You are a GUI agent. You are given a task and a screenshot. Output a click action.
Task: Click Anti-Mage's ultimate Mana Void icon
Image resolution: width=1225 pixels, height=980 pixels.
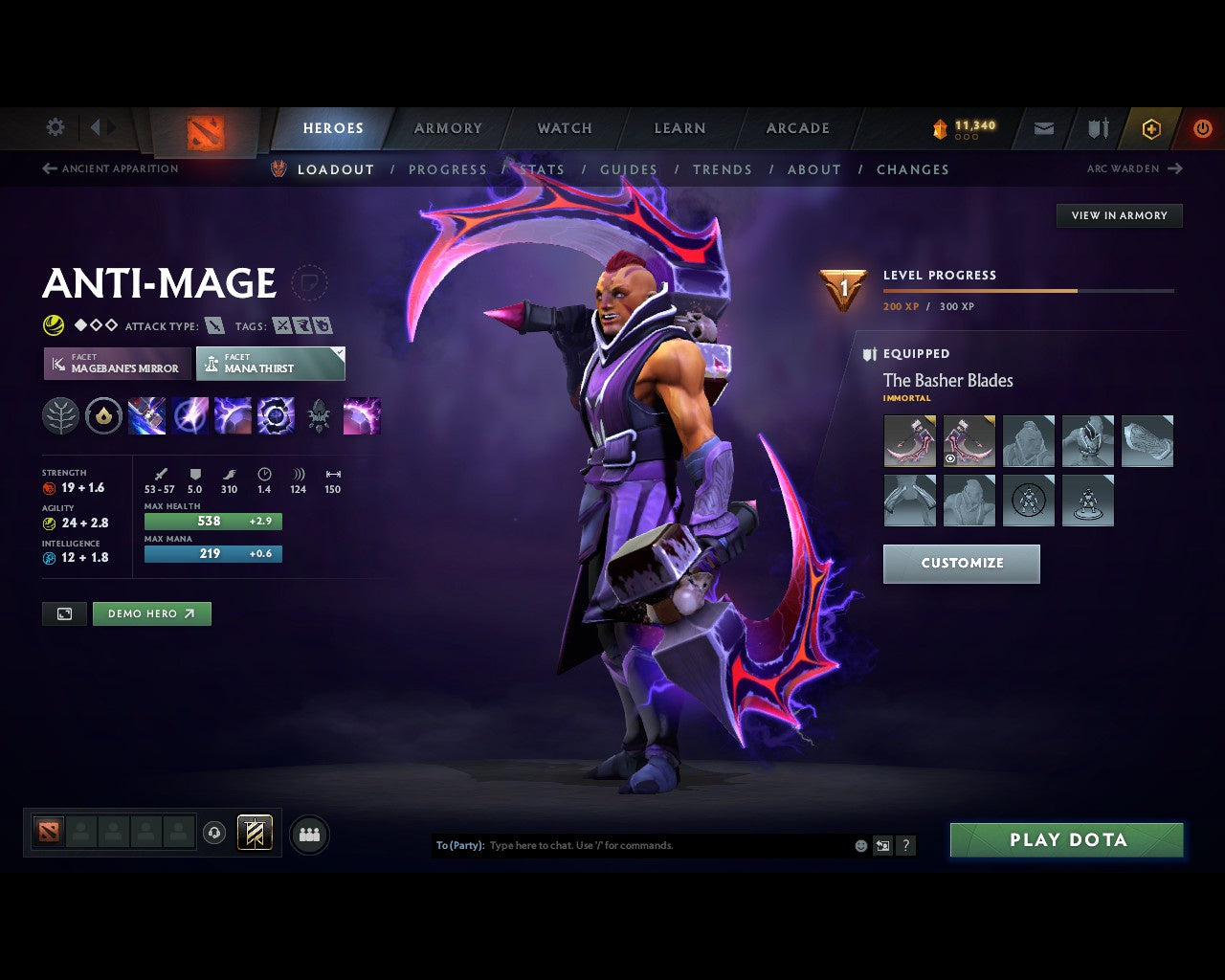[x=277, y=414]
